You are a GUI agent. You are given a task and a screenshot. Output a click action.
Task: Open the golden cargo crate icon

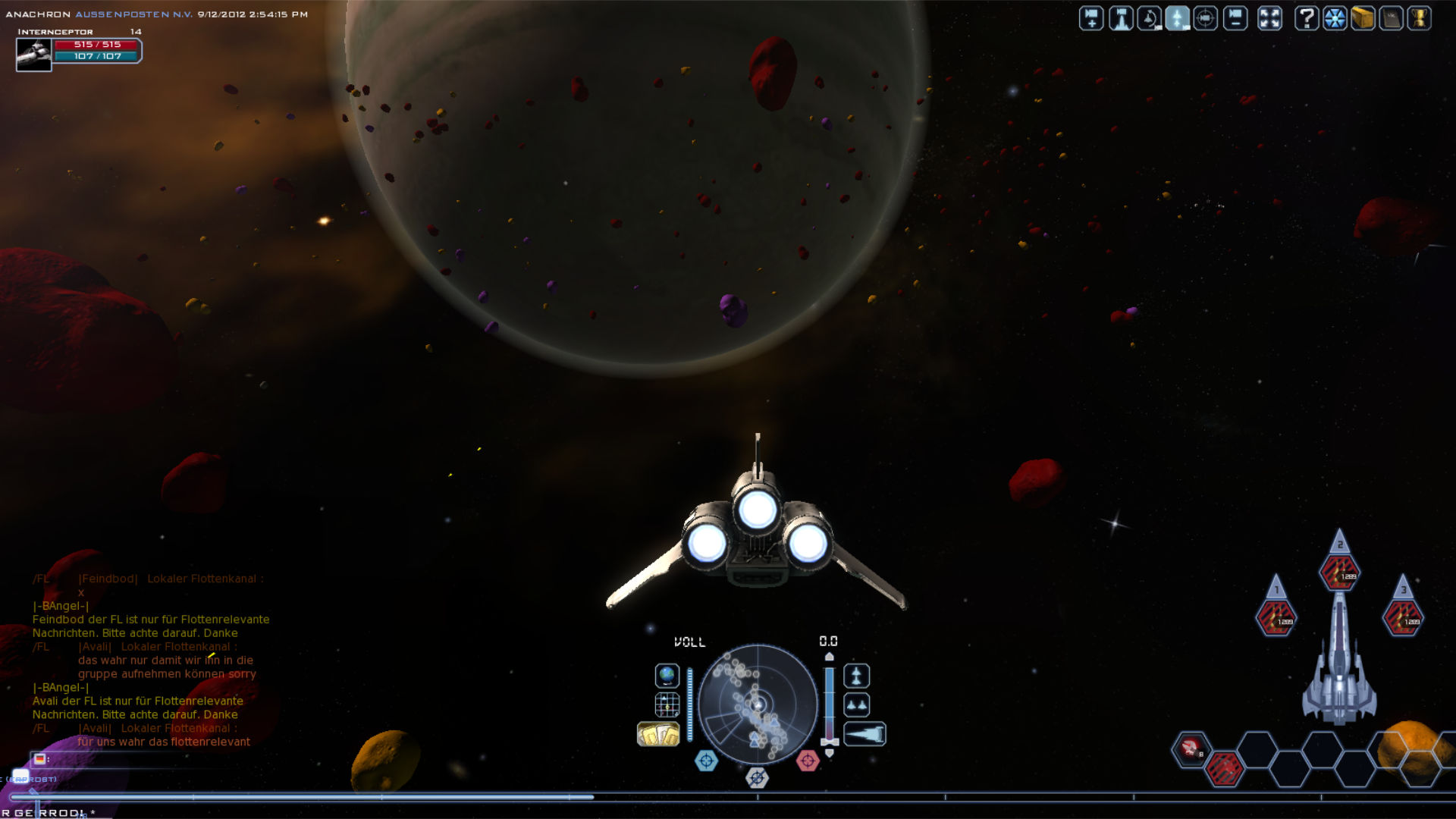1363,18
